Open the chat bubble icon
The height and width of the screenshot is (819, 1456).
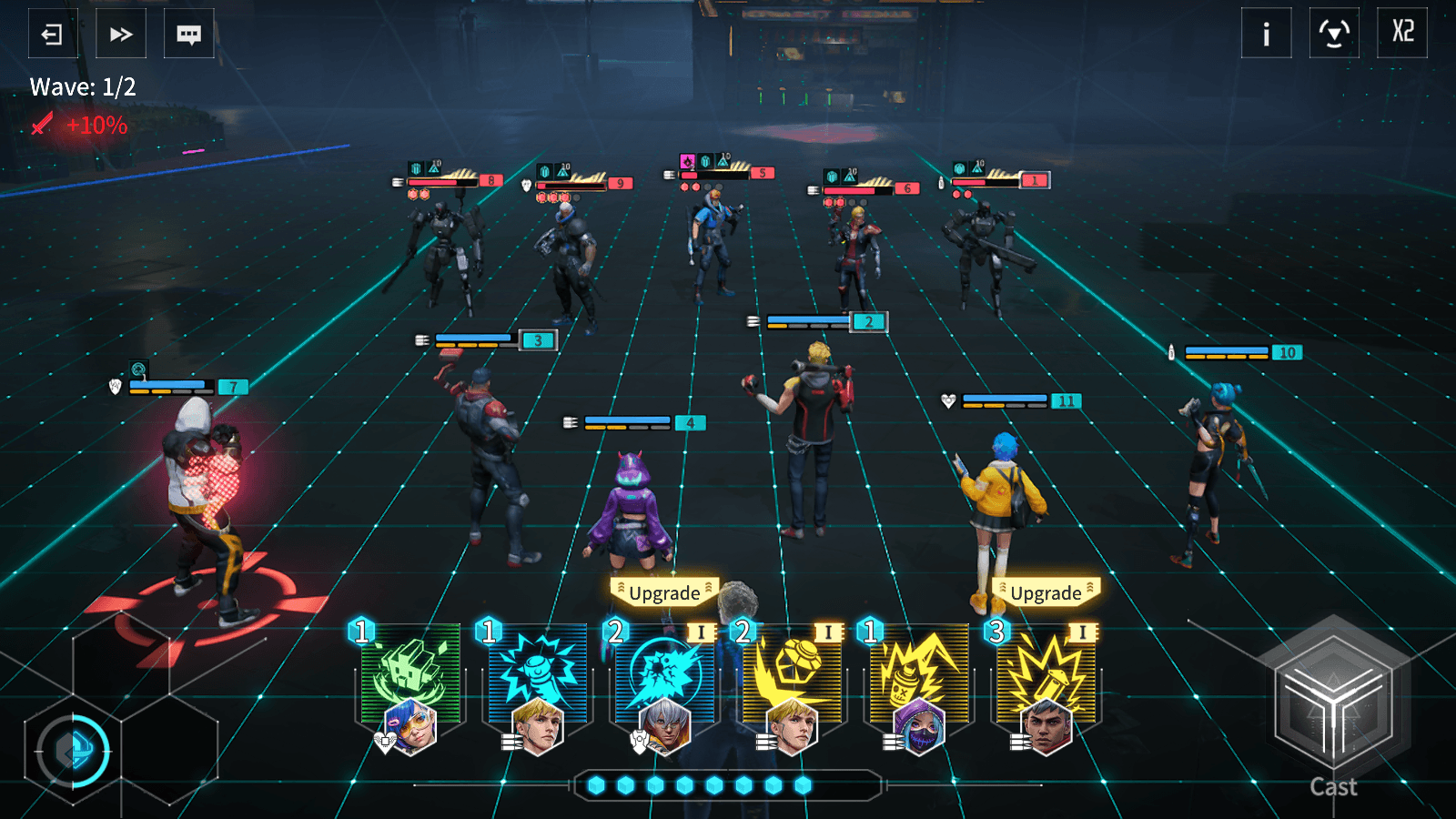tap(188, 34)
